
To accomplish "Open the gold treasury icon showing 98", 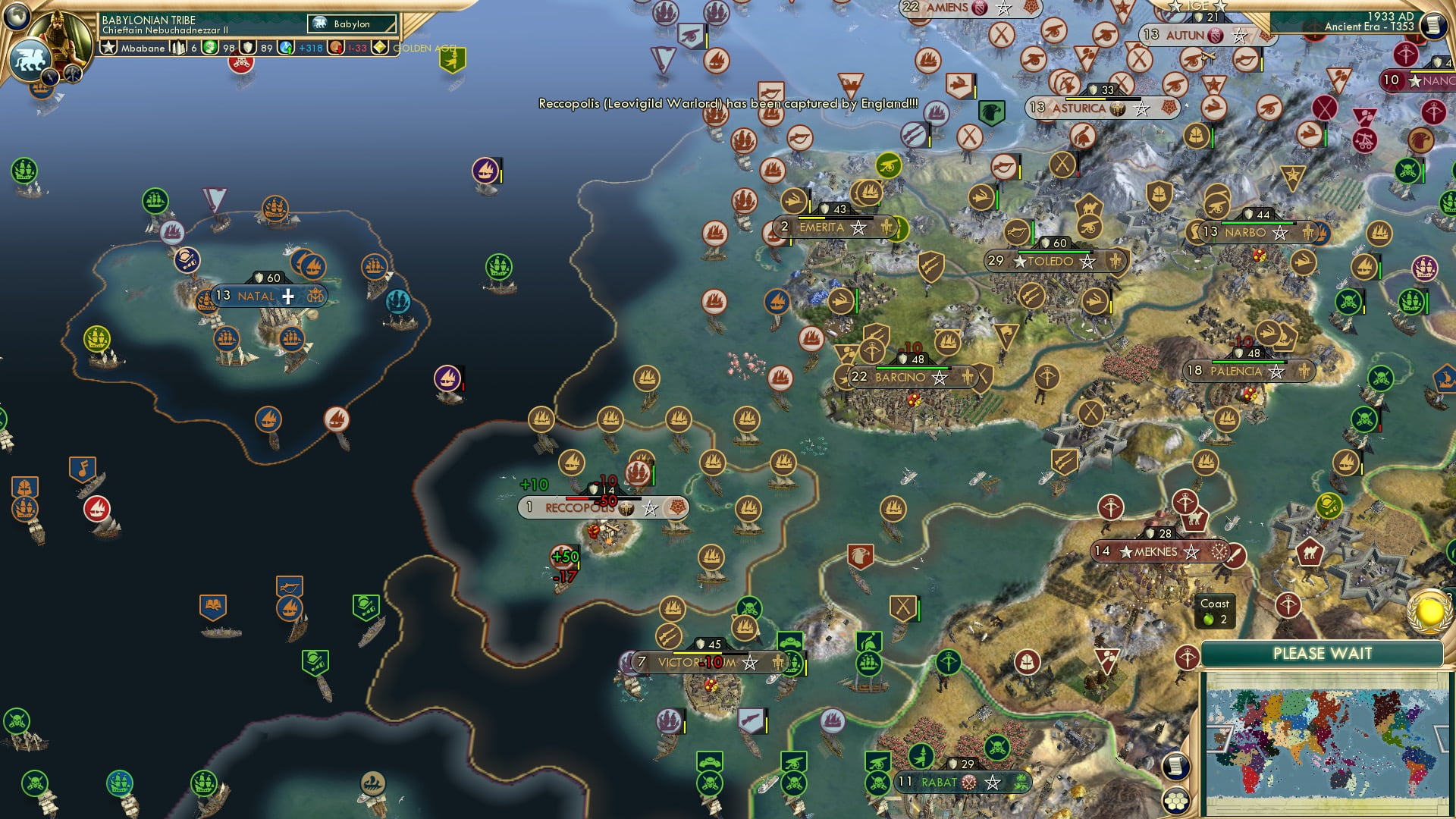I will [210, 48].
